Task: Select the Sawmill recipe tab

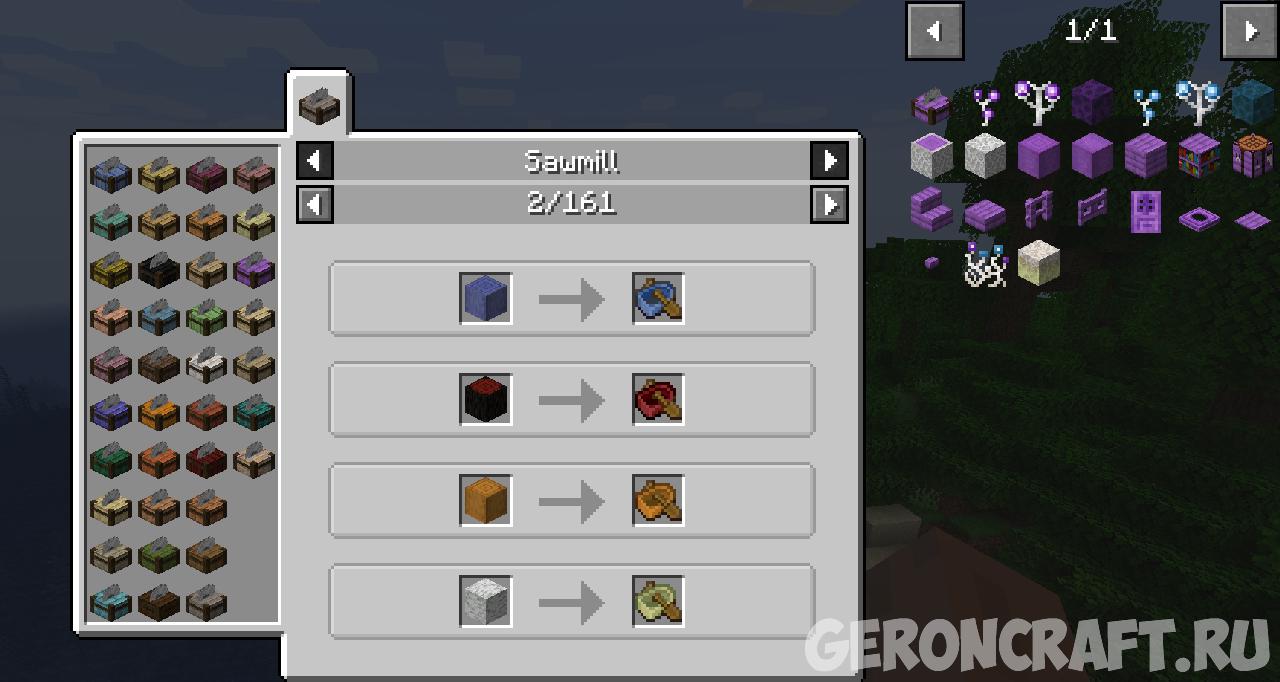Action: [320, 105]
